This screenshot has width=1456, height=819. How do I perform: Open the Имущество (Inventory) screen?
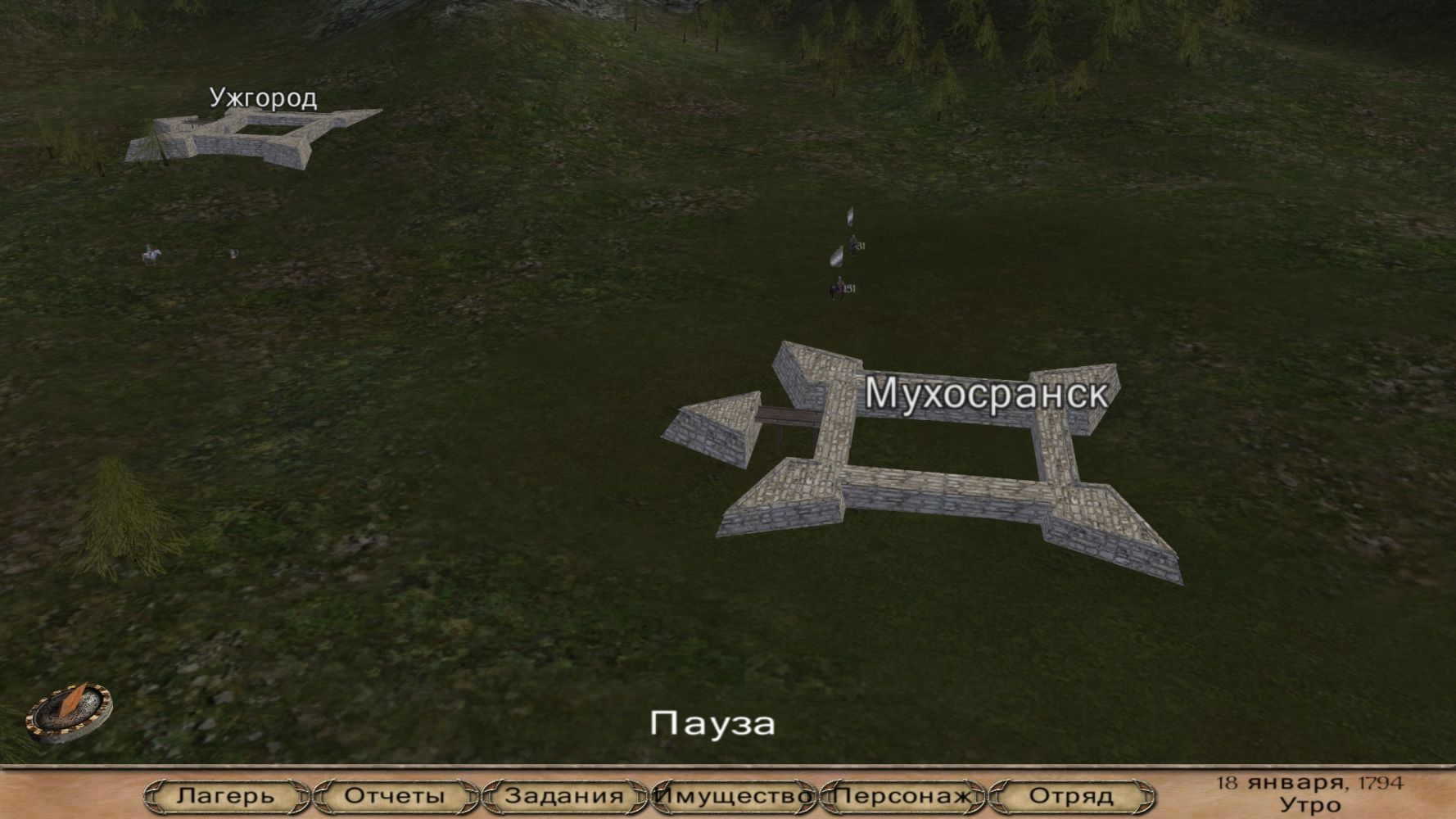click(734, 795)
